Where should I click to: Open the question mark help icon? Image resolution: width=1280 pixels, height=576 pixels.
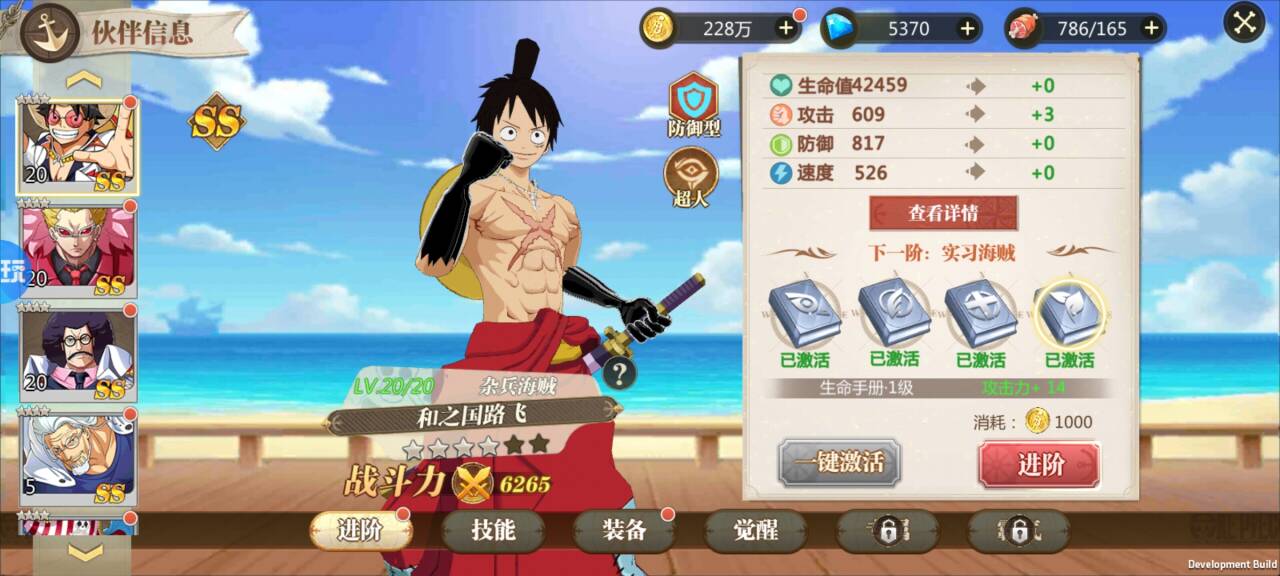pos(620,374)
